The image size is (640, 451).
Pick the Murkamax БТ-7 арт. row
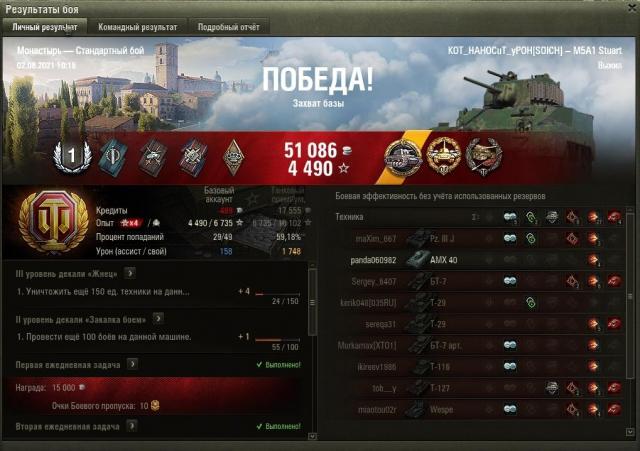pos(472,345)
